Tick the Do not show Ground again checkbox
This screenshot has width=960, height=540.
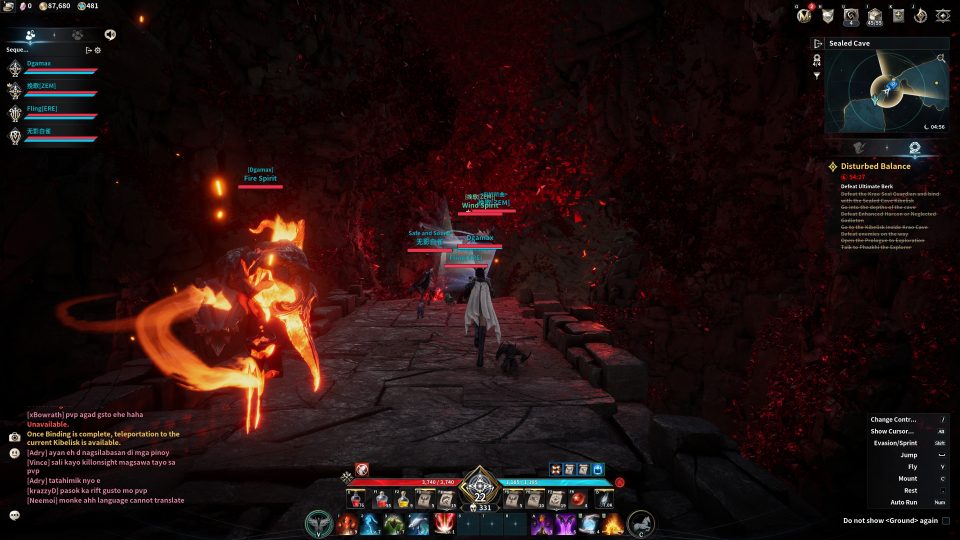945,520
